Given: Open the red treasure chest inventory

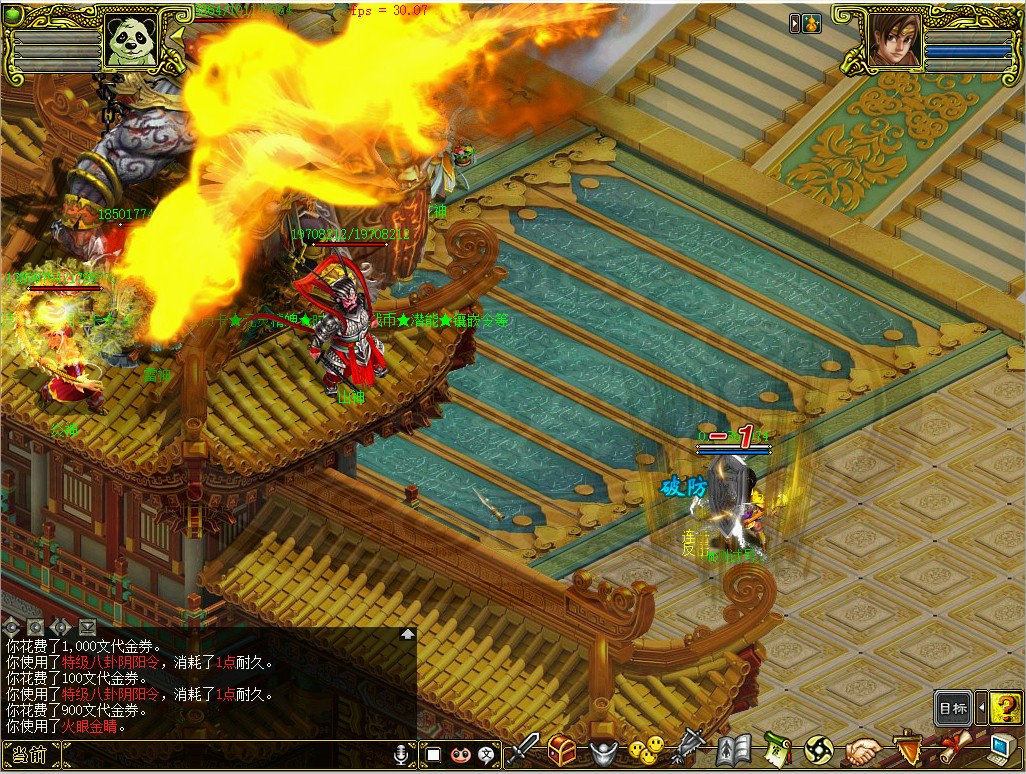Looking at the screenshot, I should [562, 750].
